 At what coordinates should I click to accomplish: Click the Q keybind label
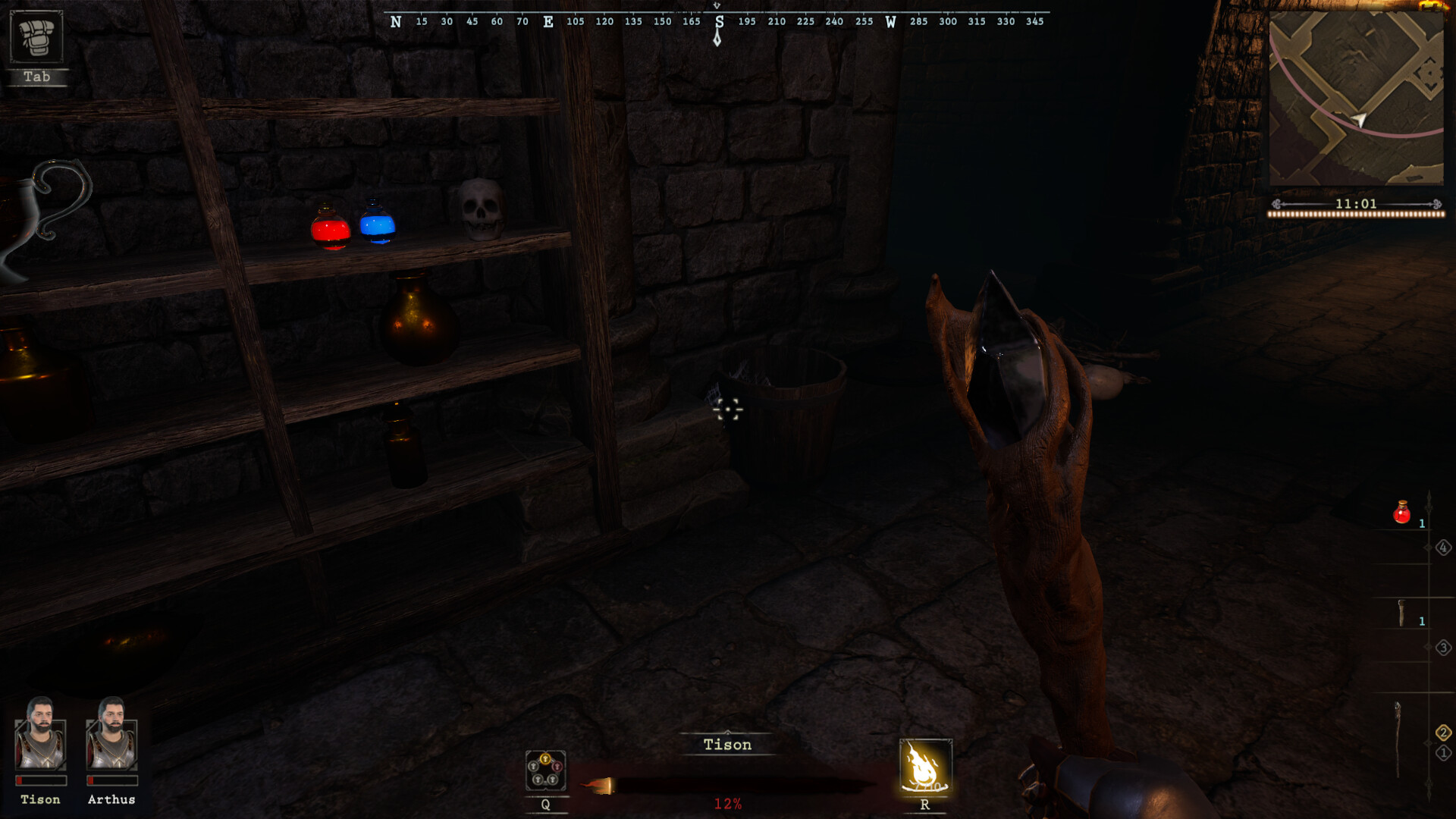(544, 805)
